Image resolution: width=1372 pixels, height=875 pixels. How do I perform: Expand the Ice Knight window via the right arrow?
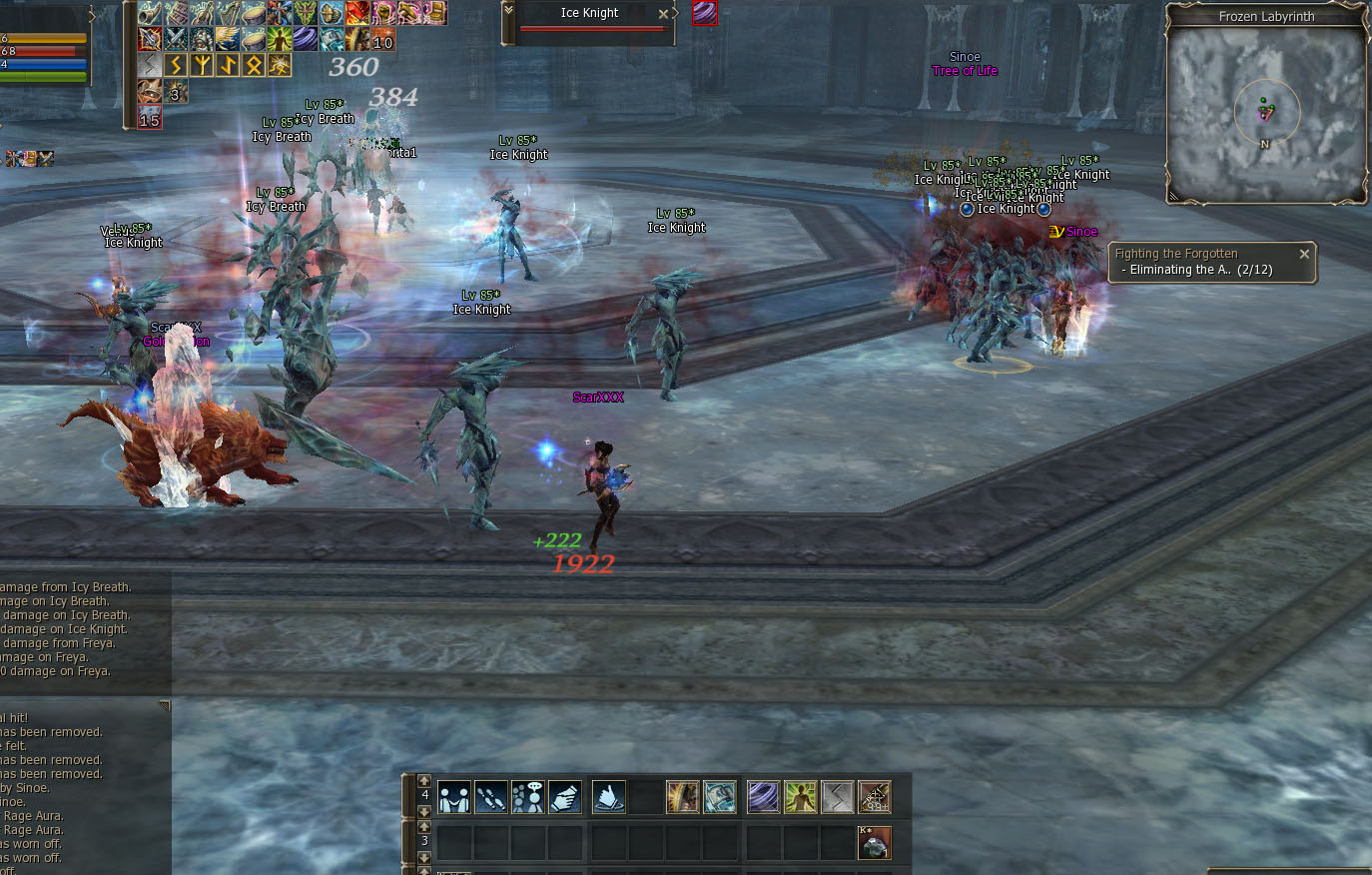pyautogui.click(x=675, y=14)
